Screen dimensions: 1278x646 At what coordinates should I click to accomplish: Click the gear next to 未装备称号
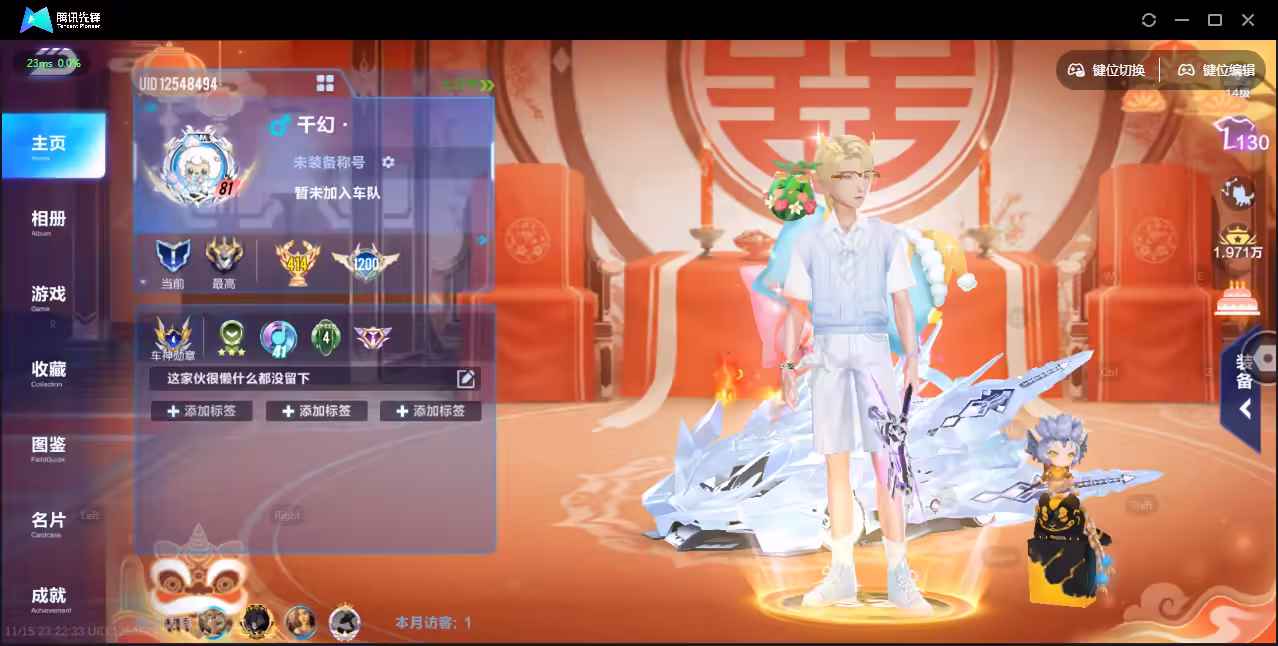[389, 162]
